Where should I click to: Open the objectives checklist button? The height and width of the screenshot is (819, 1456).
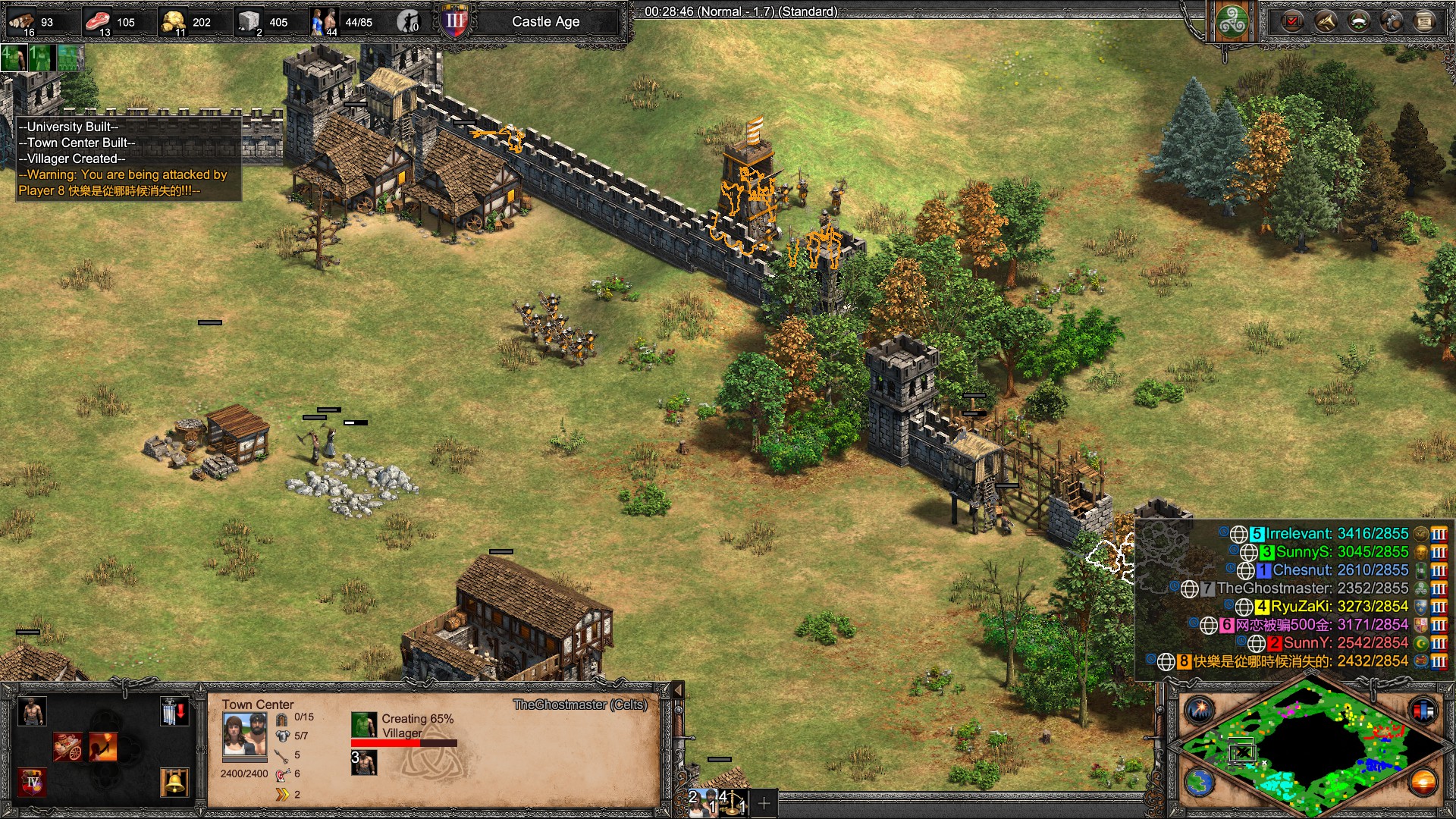(1292, 21)
